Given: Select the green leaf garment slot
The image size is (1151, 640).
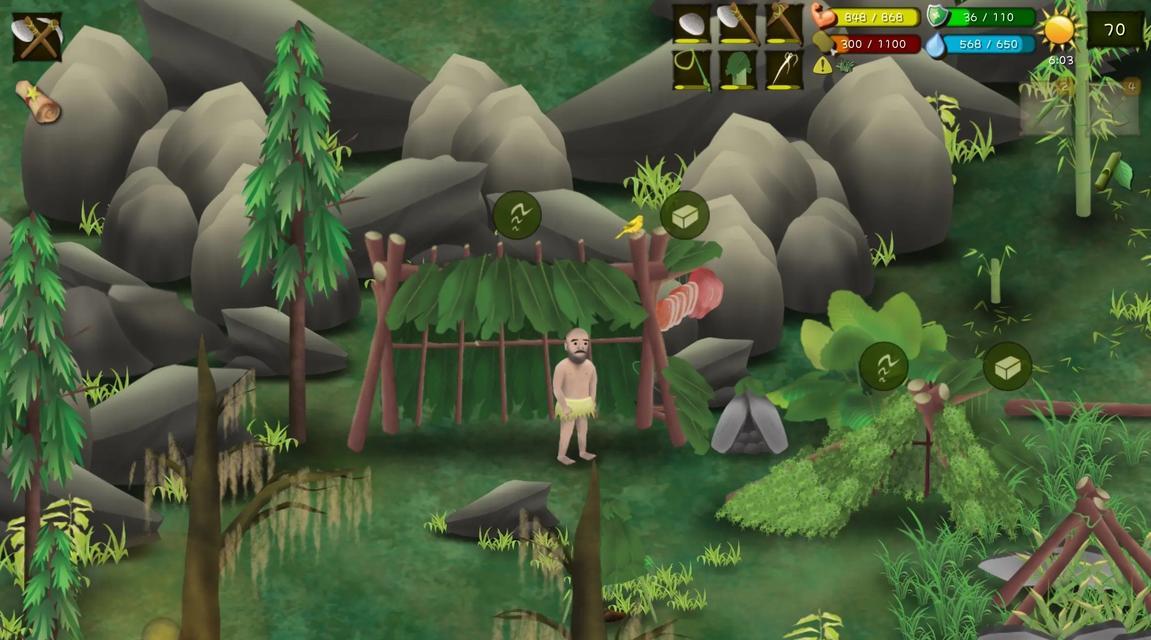Looking at the screenshot, I should tap(738, 70).
